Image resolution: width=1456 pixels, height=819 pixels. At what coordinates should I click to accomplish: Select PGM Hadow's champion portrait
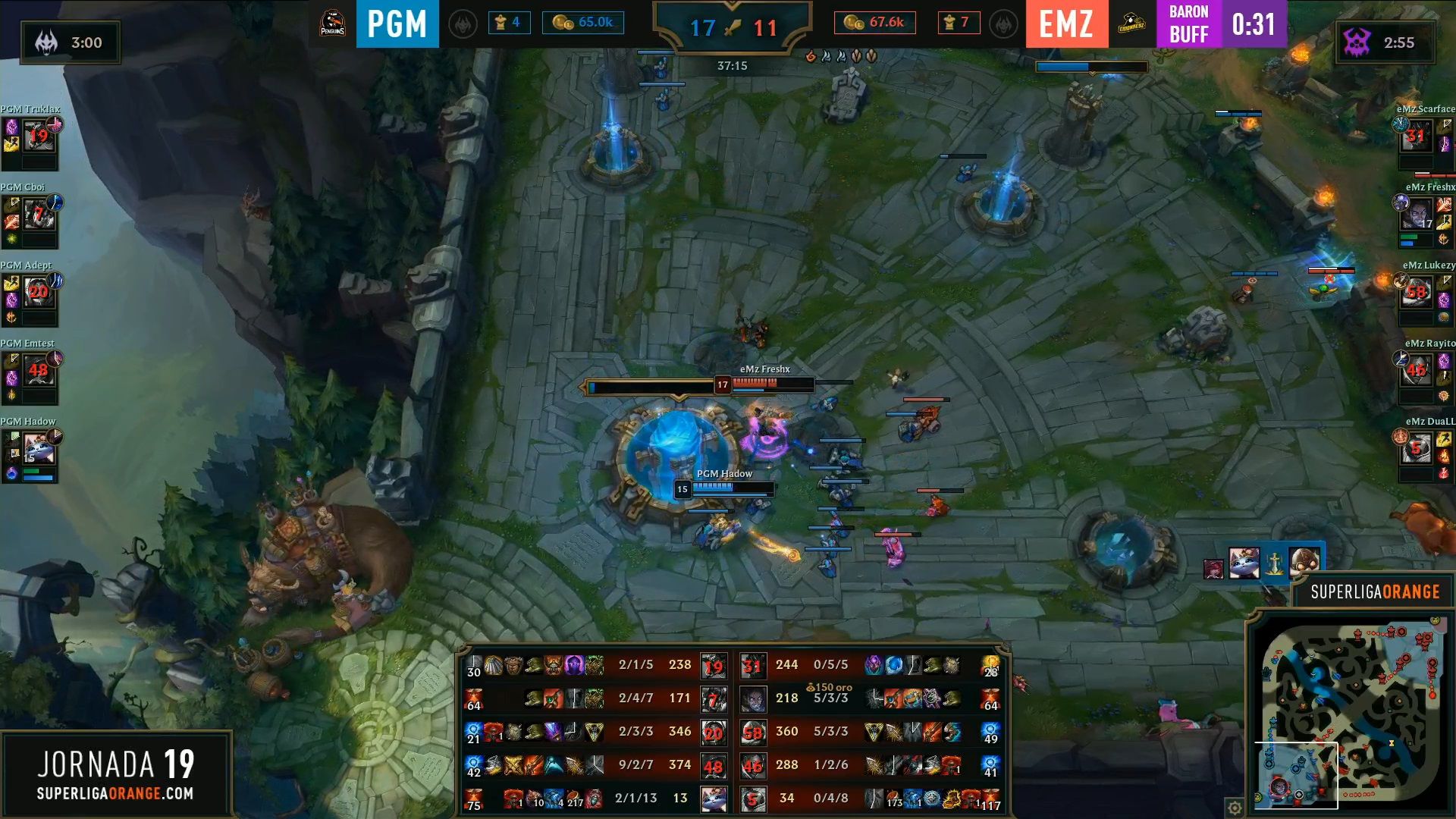tap(39, 449)
